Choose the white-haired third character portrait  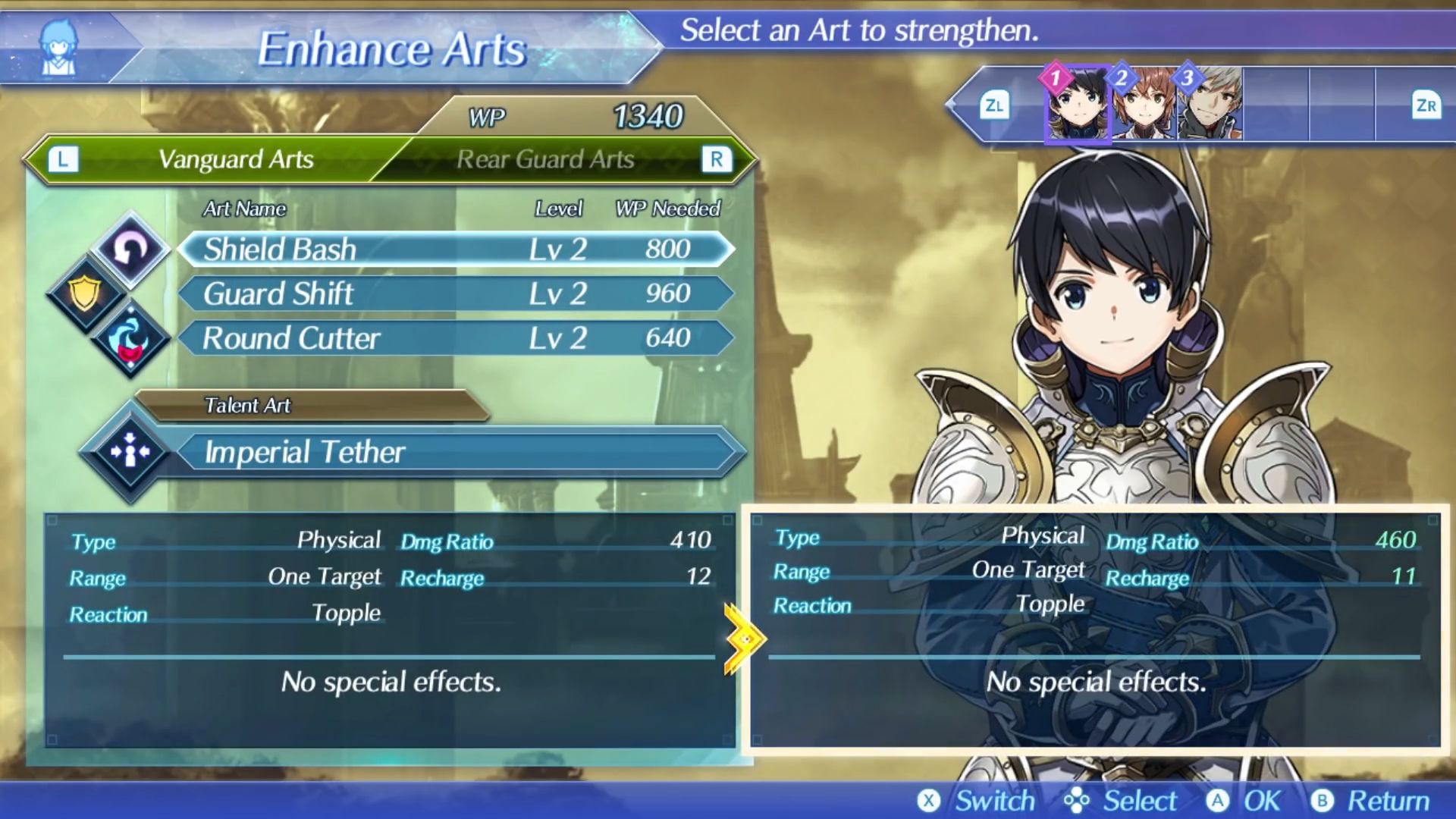coord(1210,105)
